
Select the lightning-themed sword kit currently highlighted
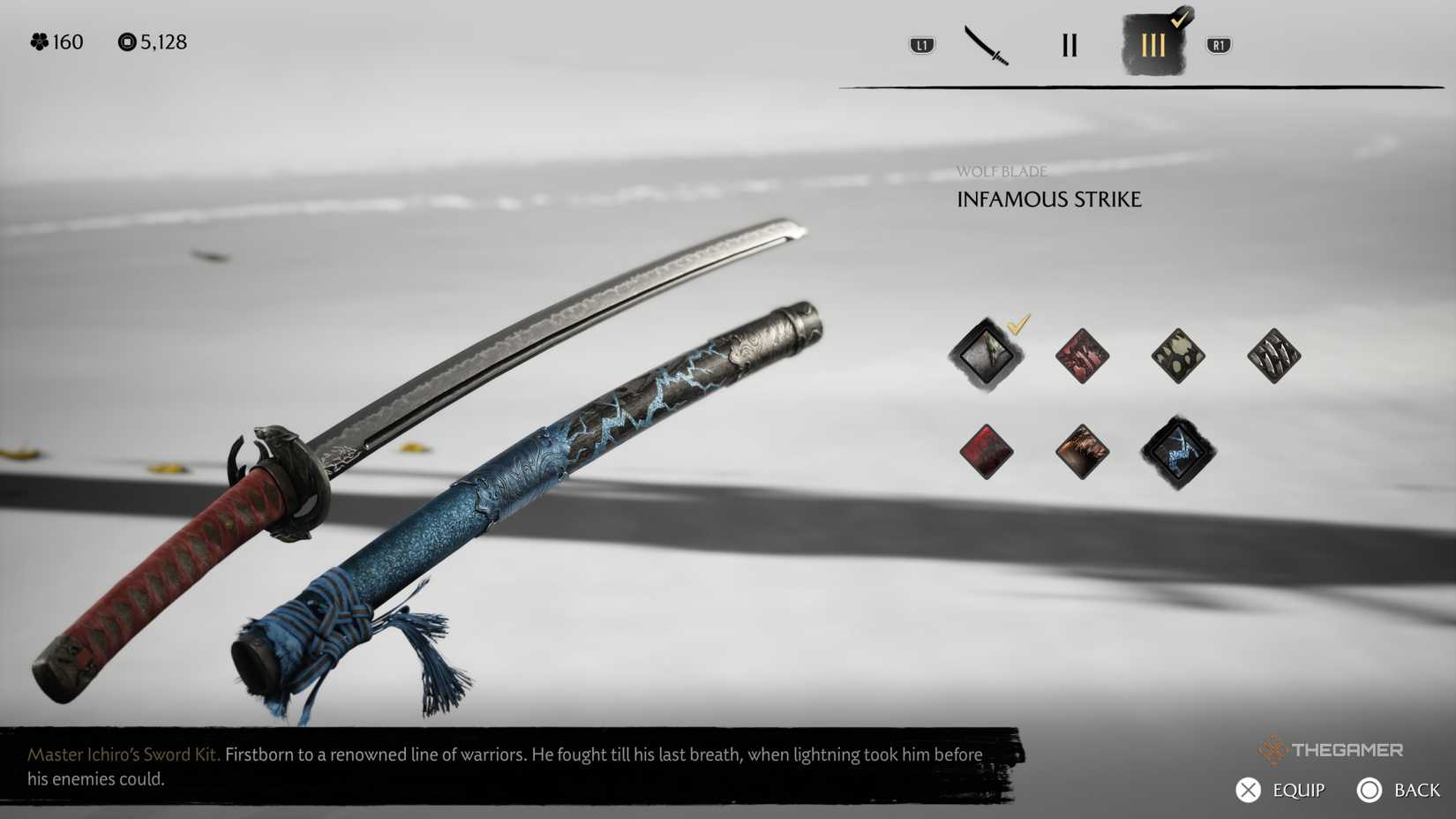(x=1177, y=452)
